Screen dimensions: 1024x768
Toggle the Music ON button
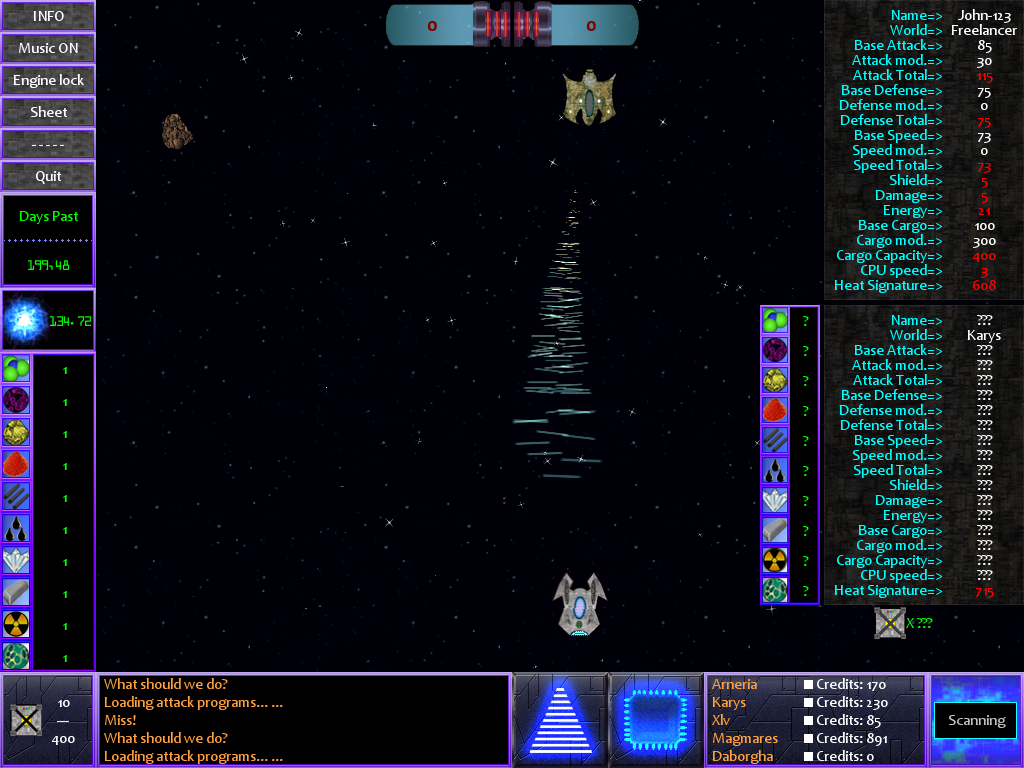[x=48, y=48]
